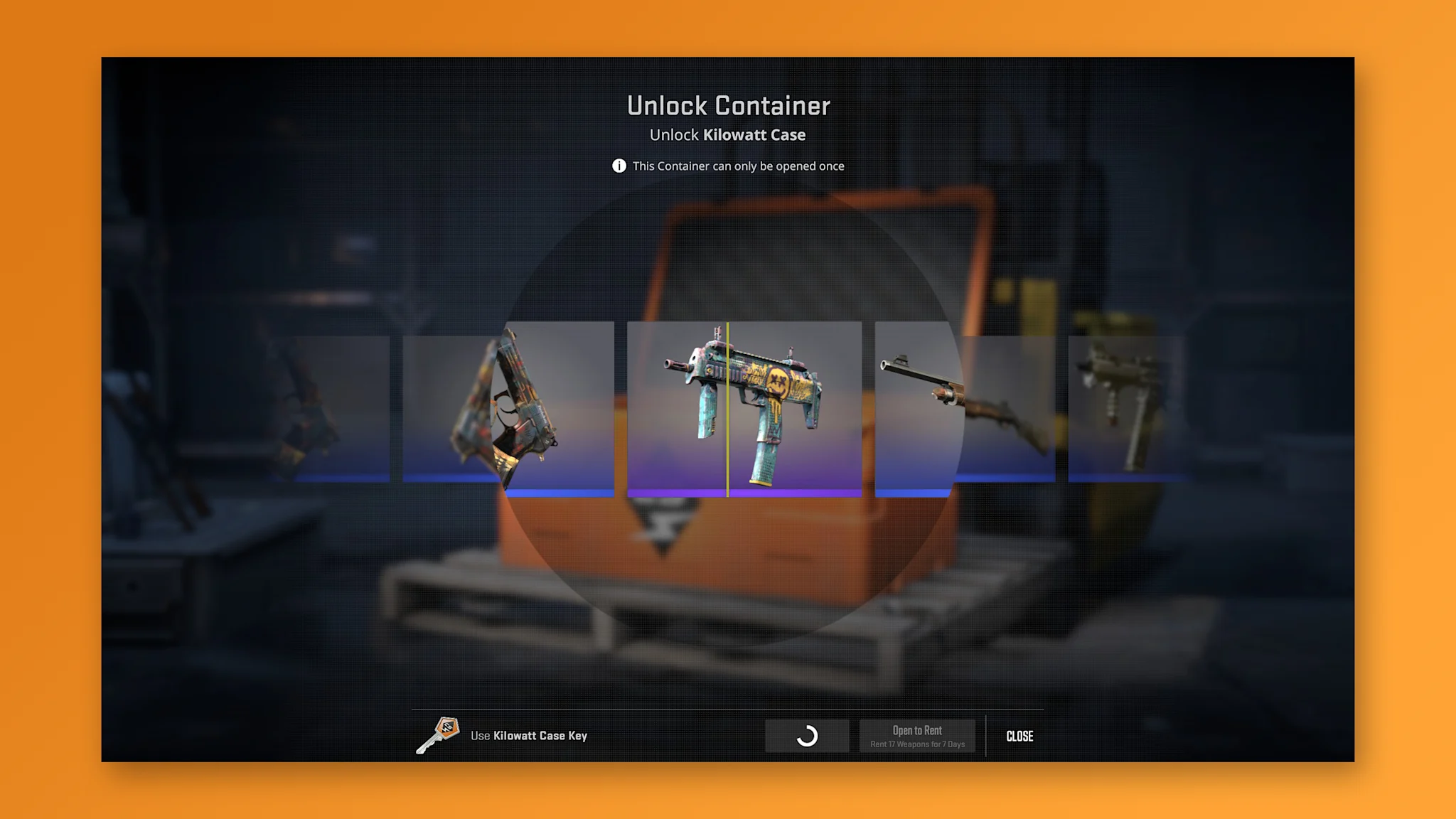Image resolution: width=1456 pixels, height=819 pixels.
Task: Click the loading spinner indicator
Action: click(807, 734)
